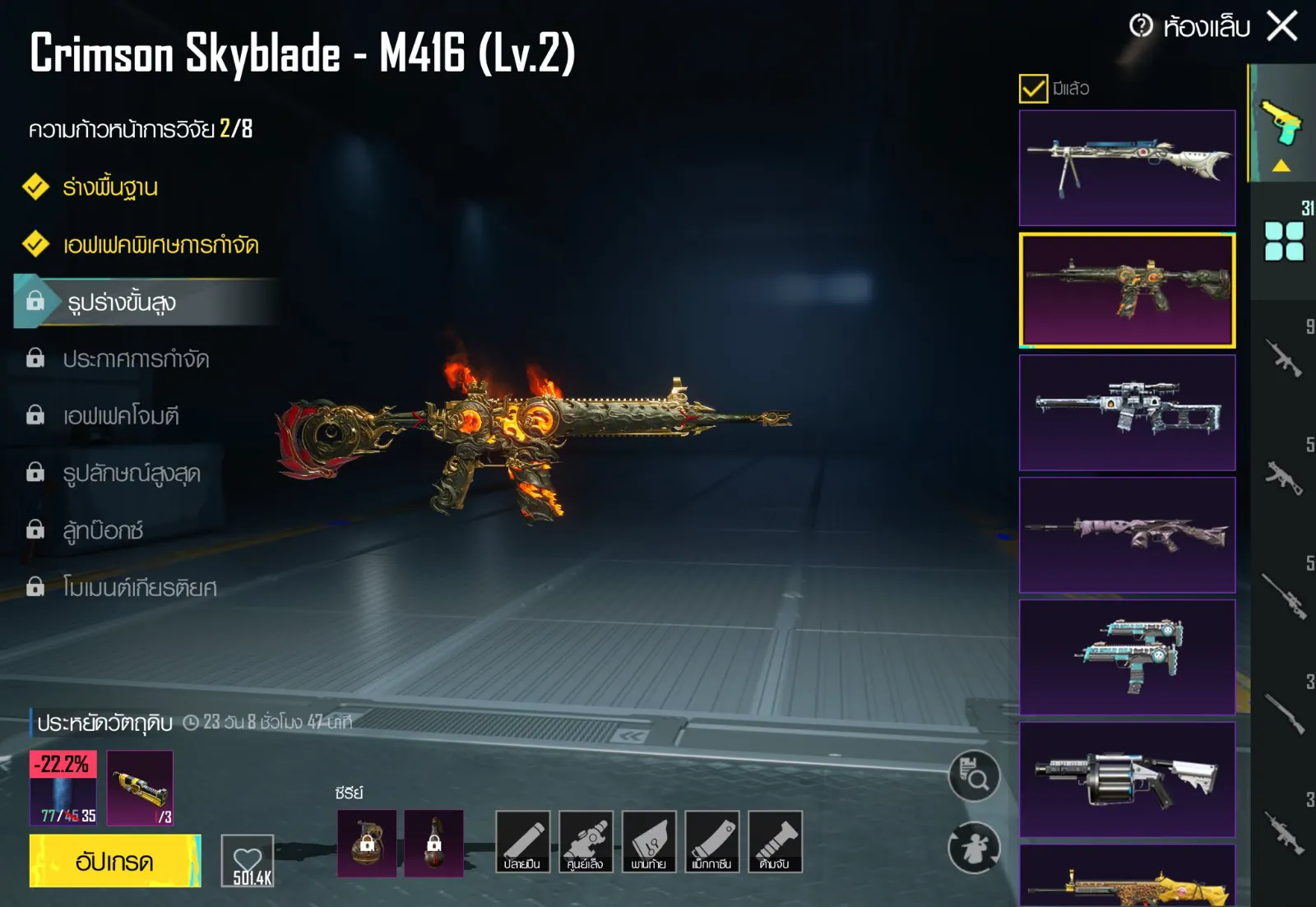
Task: Open the ประกาศการกำจัด locked entry
Action: pos(136,359)
